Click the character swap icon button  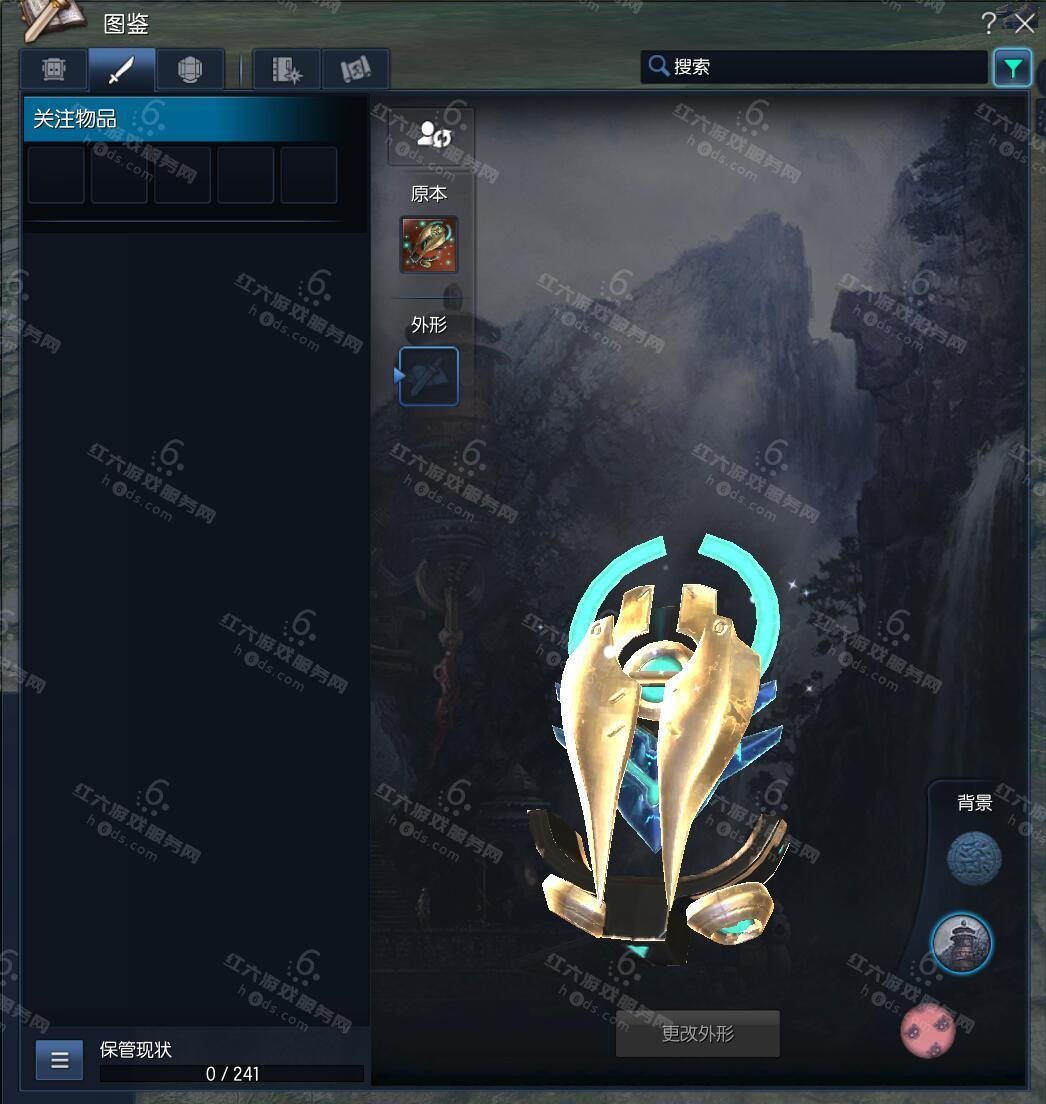431,135
